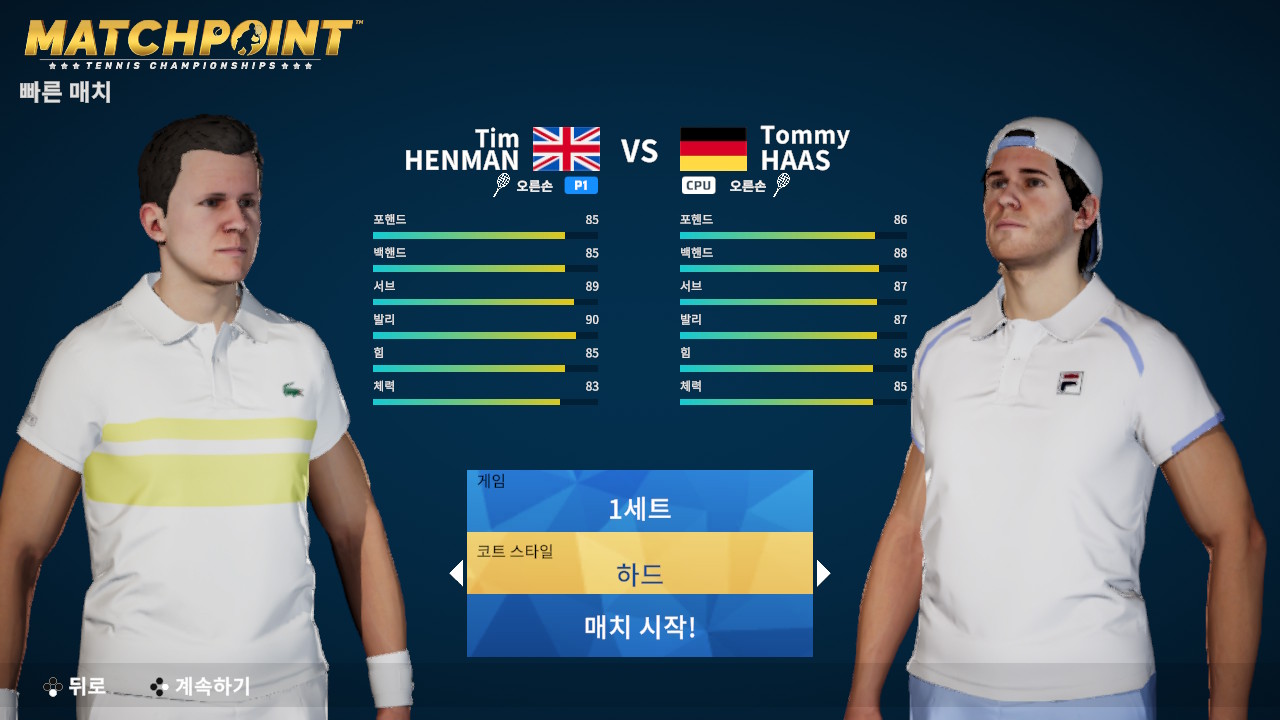The width and height of the screenshot is (1280, 720).
Task: Select the racket icon under Tim Henman
Action: [x=499, y=185]
